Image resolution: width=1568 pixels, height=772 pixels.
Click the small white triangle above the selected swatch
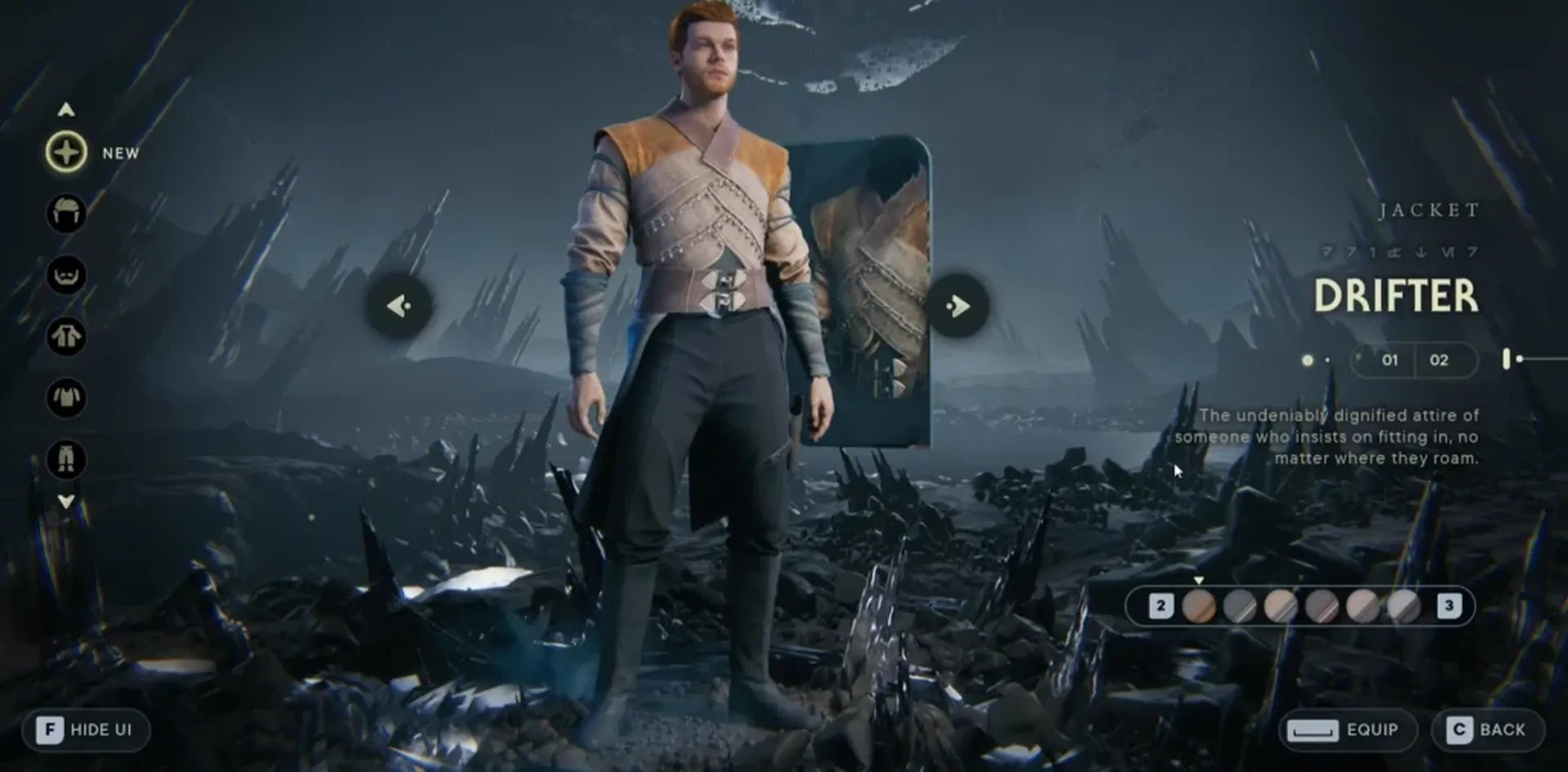(x=1199, y=581)
